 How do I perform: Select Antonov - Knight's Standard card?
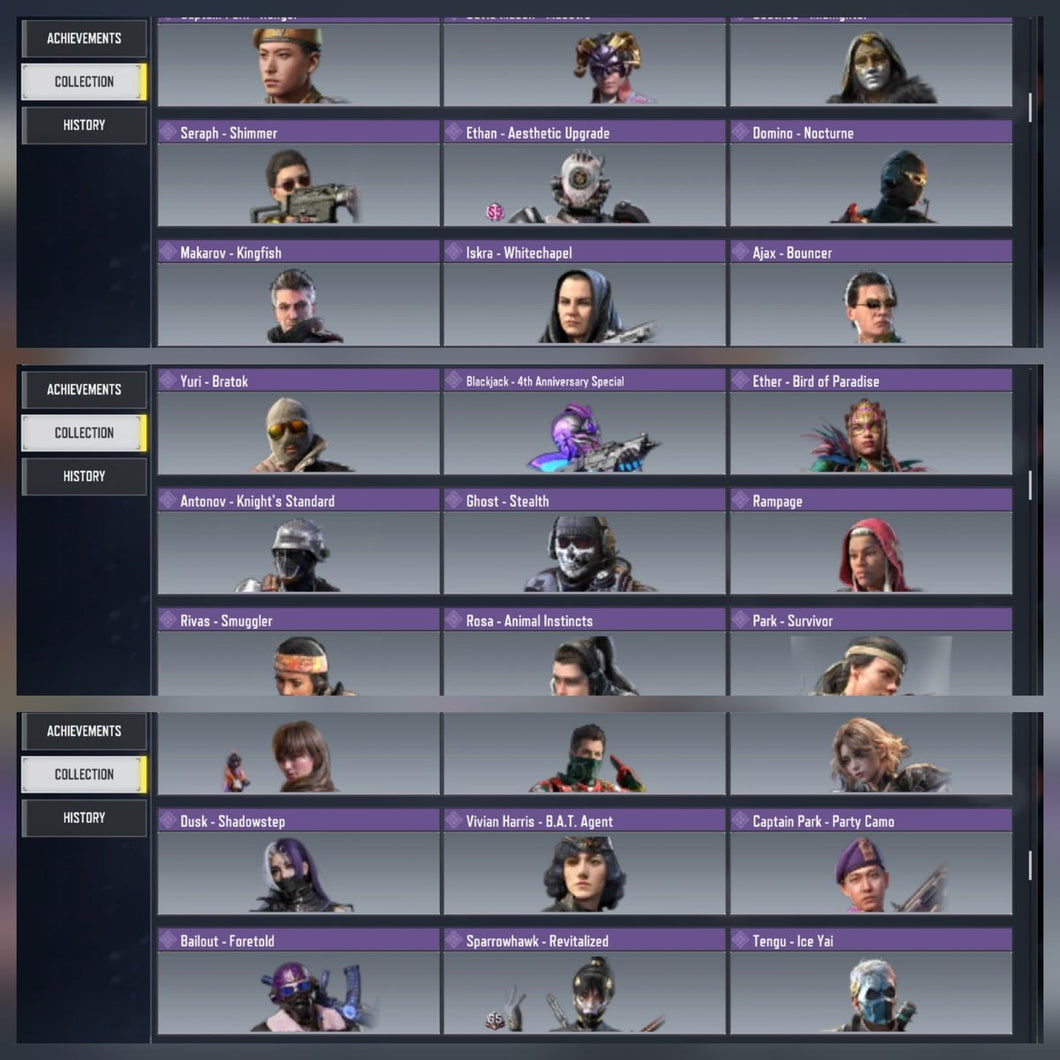298,542
